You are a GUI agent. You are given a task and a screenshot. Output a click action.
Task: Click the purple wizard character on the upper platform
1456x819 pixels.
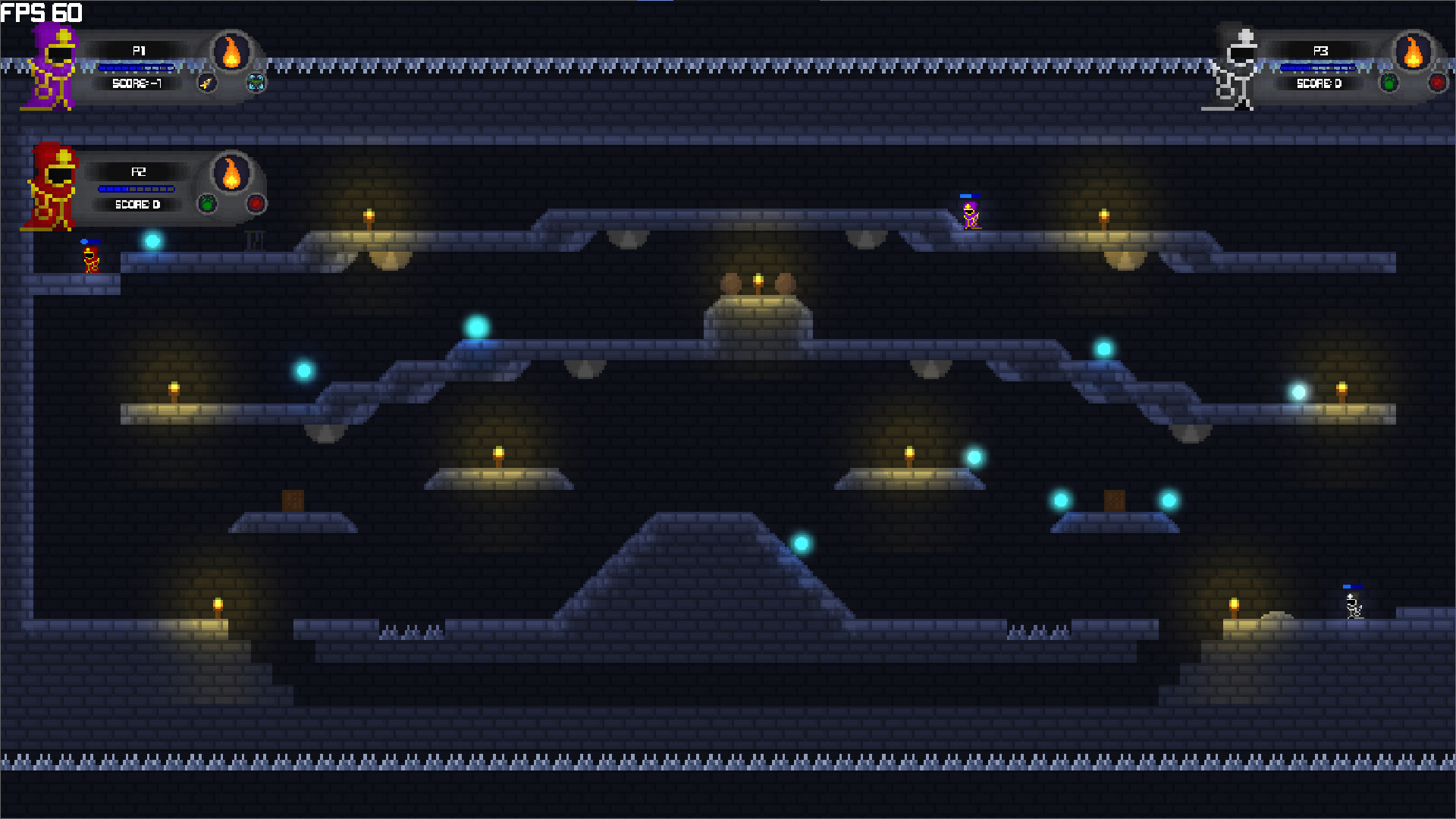[x=971, y=216]
